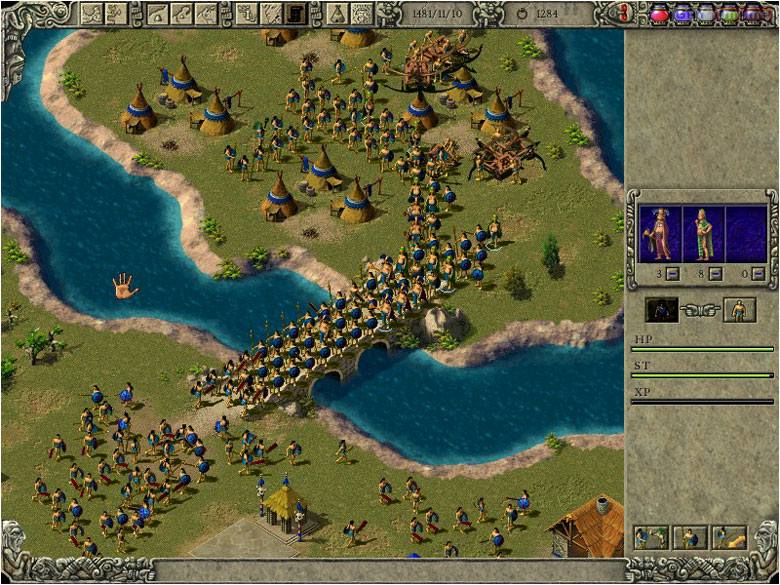Viewport: 780px width, 585px height.
Task: Select the green jar in top bar
Action: point(729,13)
